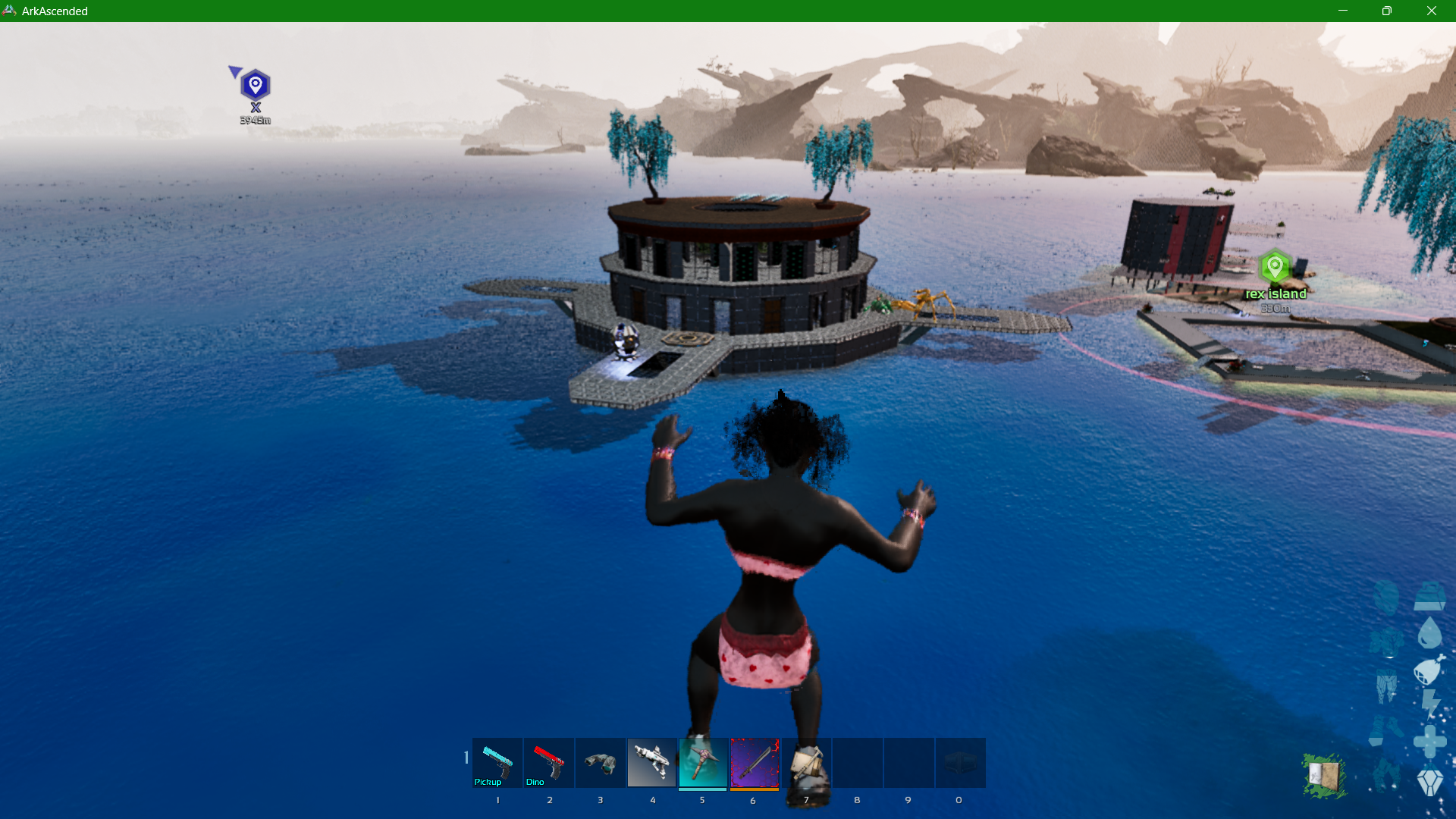The height and width of the screenshot is (819, 1456).
Task: Click the experience crystal icon
Action: coord(1430,780)
